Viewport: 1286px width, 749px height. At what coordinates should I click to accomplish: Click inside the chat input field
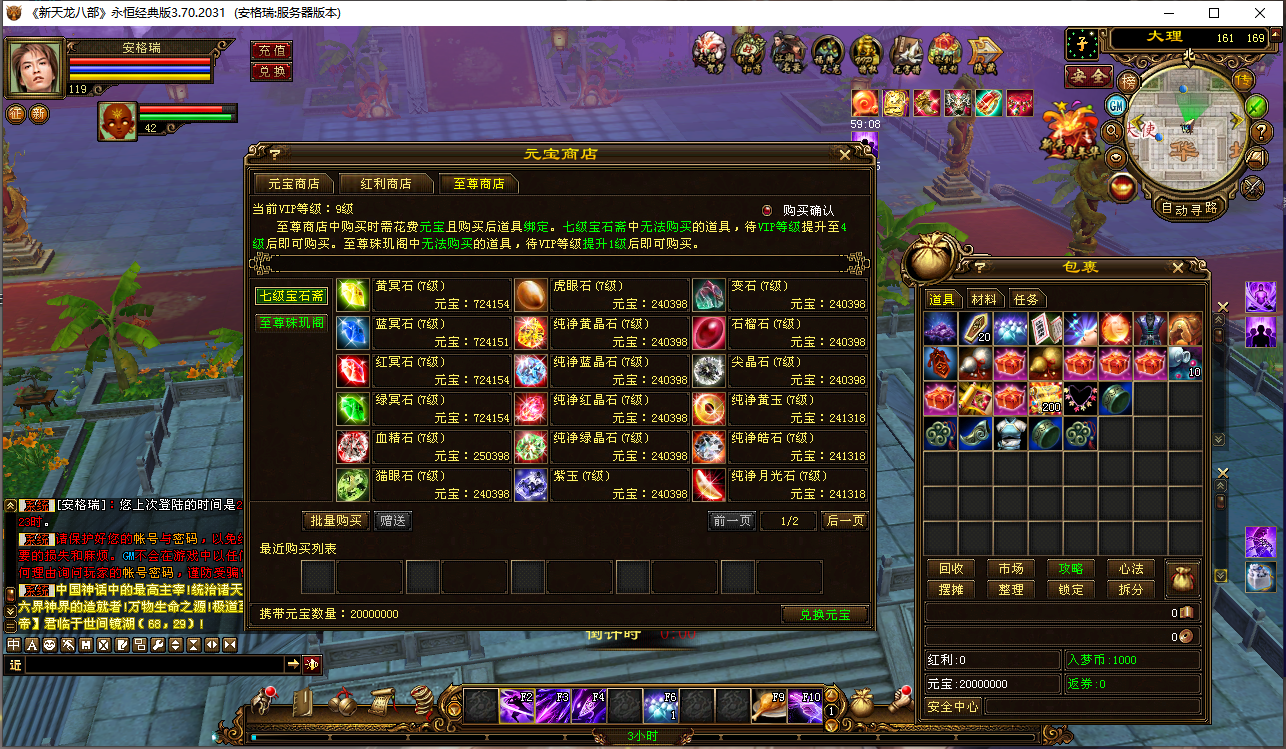tap(150, 663)
